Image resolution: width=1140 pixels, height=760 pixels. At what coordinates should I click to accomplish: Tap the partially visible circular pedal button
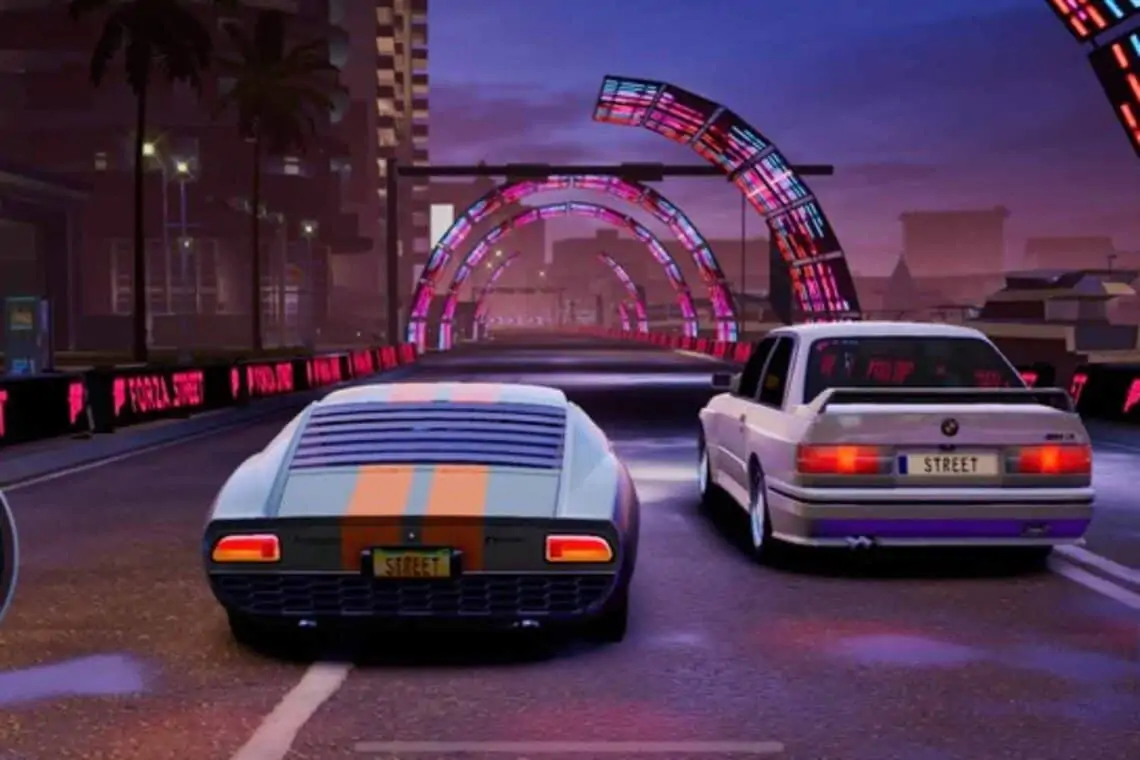pyautogui.click(x=6, y=556)
